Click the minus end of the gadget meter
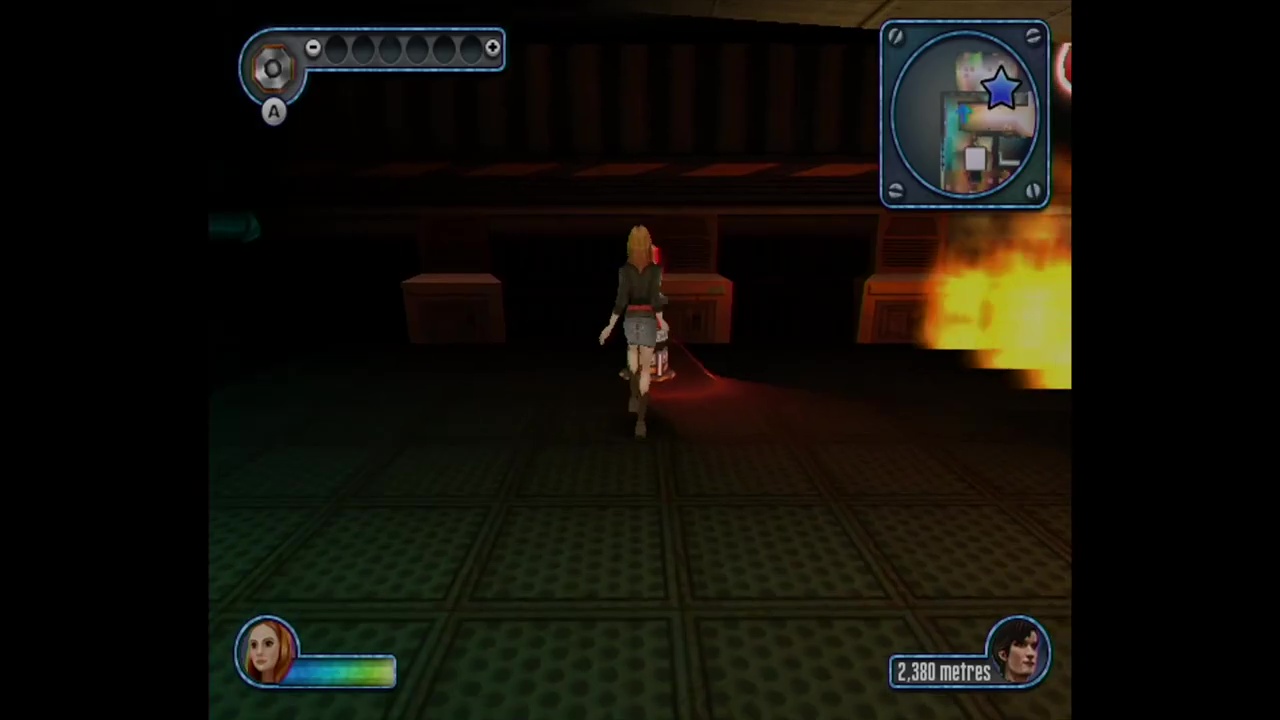Viewport: 1280px width, 720px height. tap(313, 48)
